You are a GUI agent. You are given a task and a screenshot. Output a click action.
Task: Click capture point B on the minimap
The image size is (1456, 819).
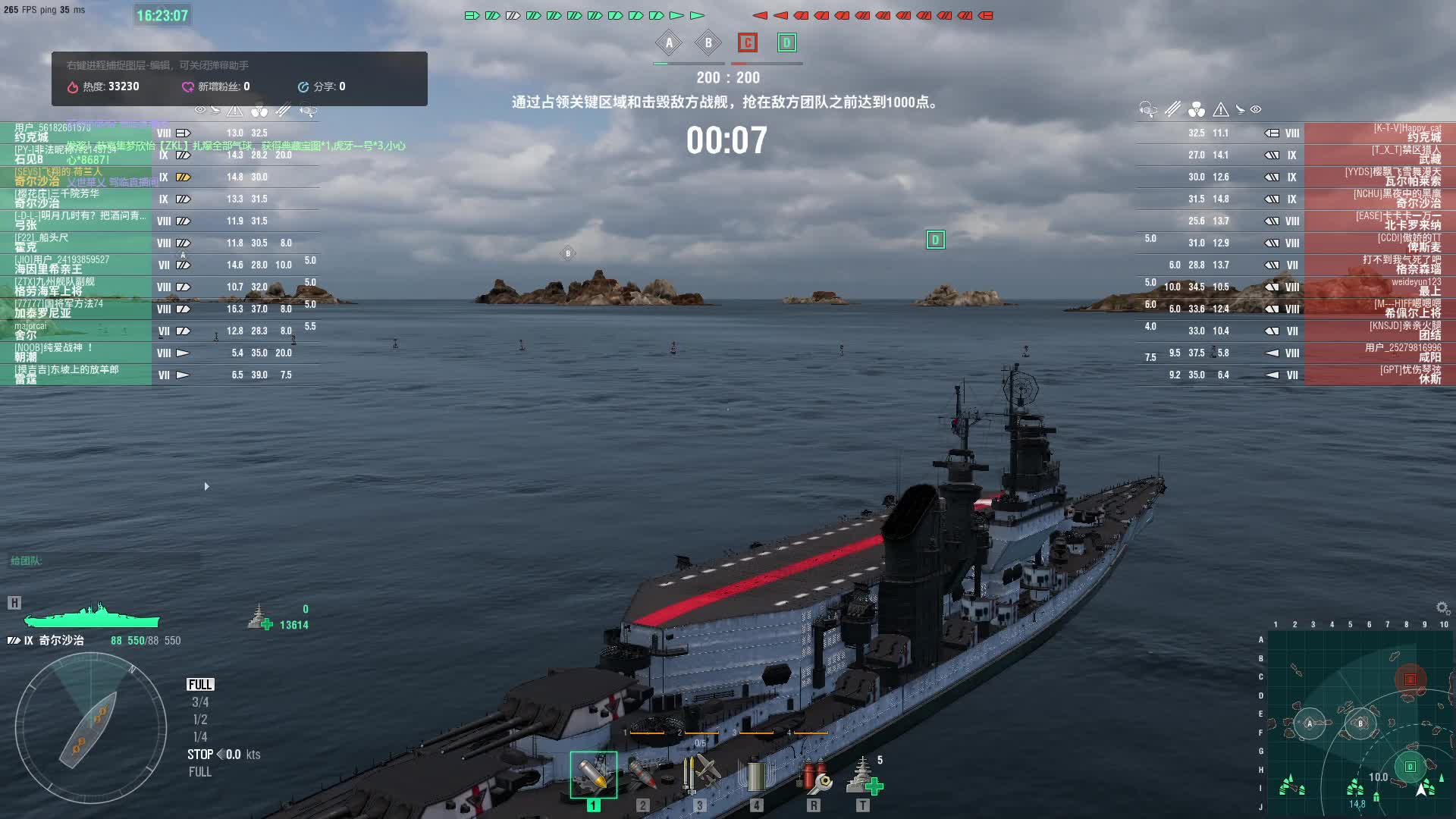(1360, 723)
